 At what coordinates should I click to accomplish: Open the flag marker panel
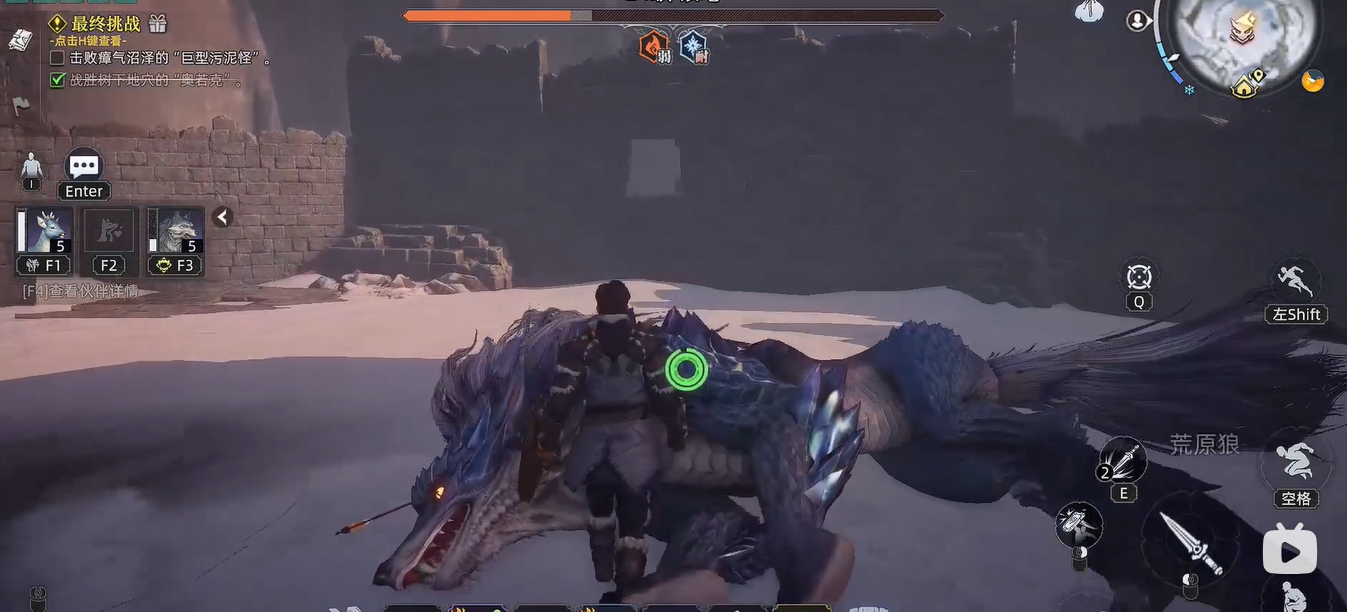coord(20,104)
